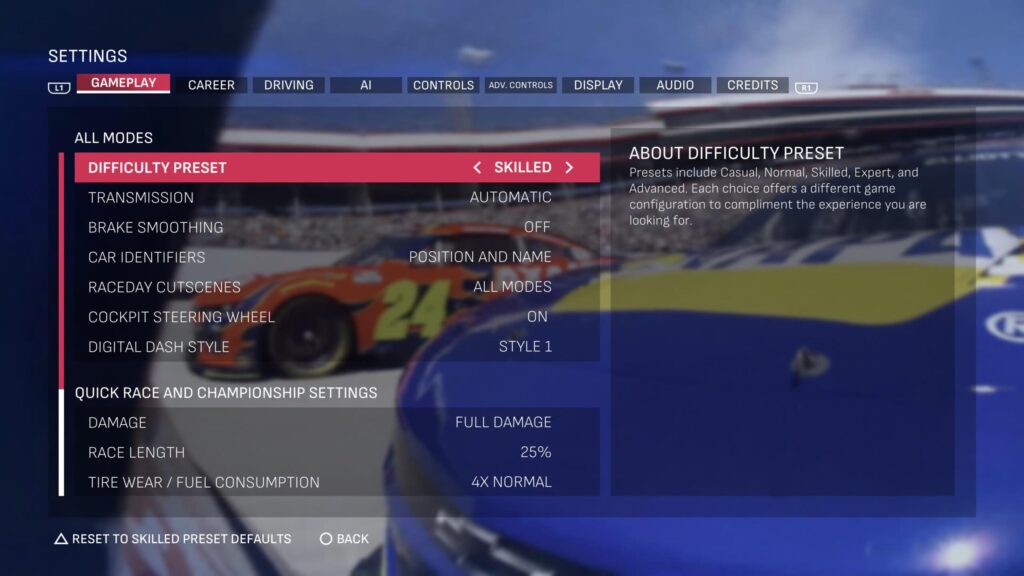Highlight Tire Wear / Fuel Consumption setting
The height and width of the screenshot is (576, 1024).
(x=337, y=482)
